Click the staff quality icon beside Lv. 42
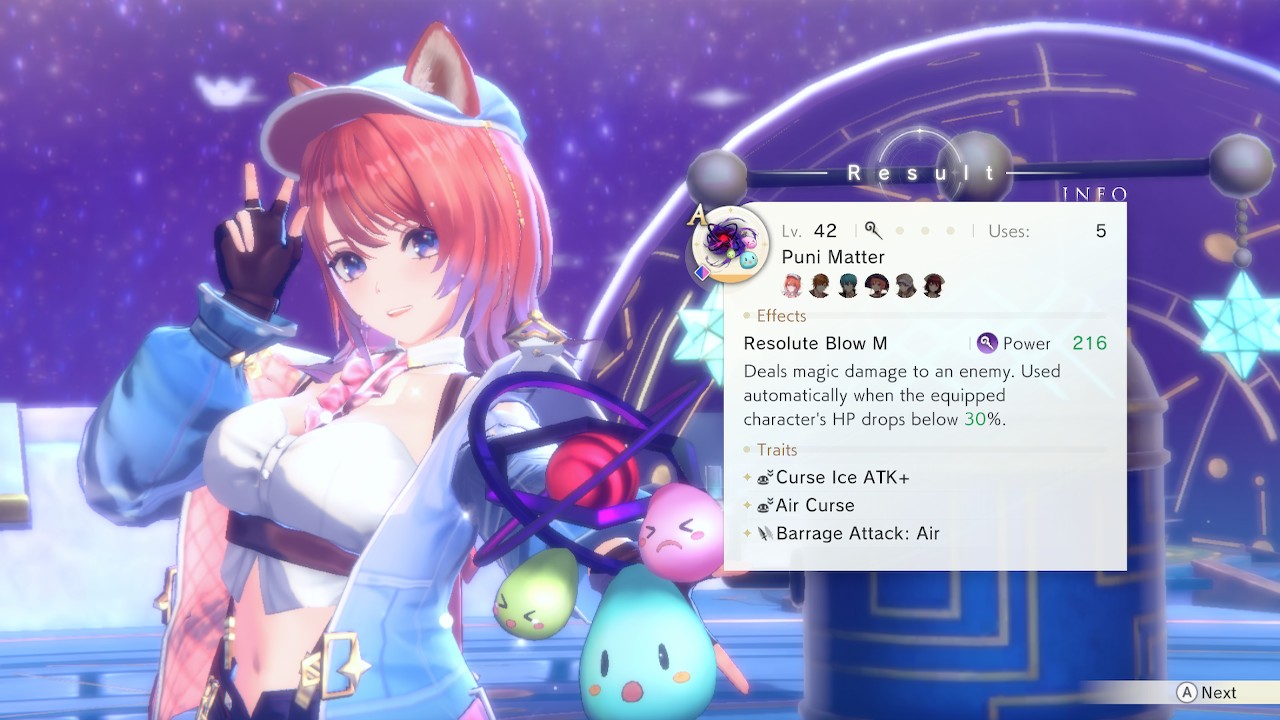Screen dimensions: 1280x720 (x=872, y=230)
